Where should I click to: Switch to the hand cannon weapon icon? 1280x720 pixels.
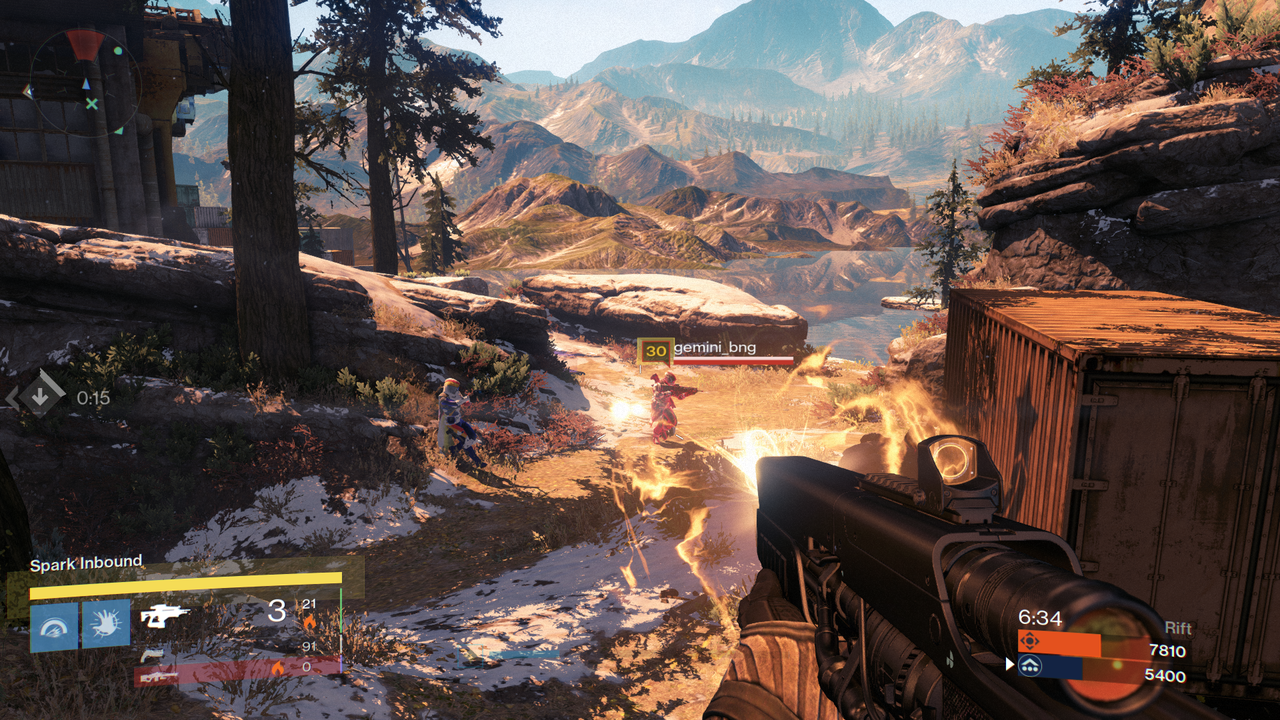coord(152,654)
